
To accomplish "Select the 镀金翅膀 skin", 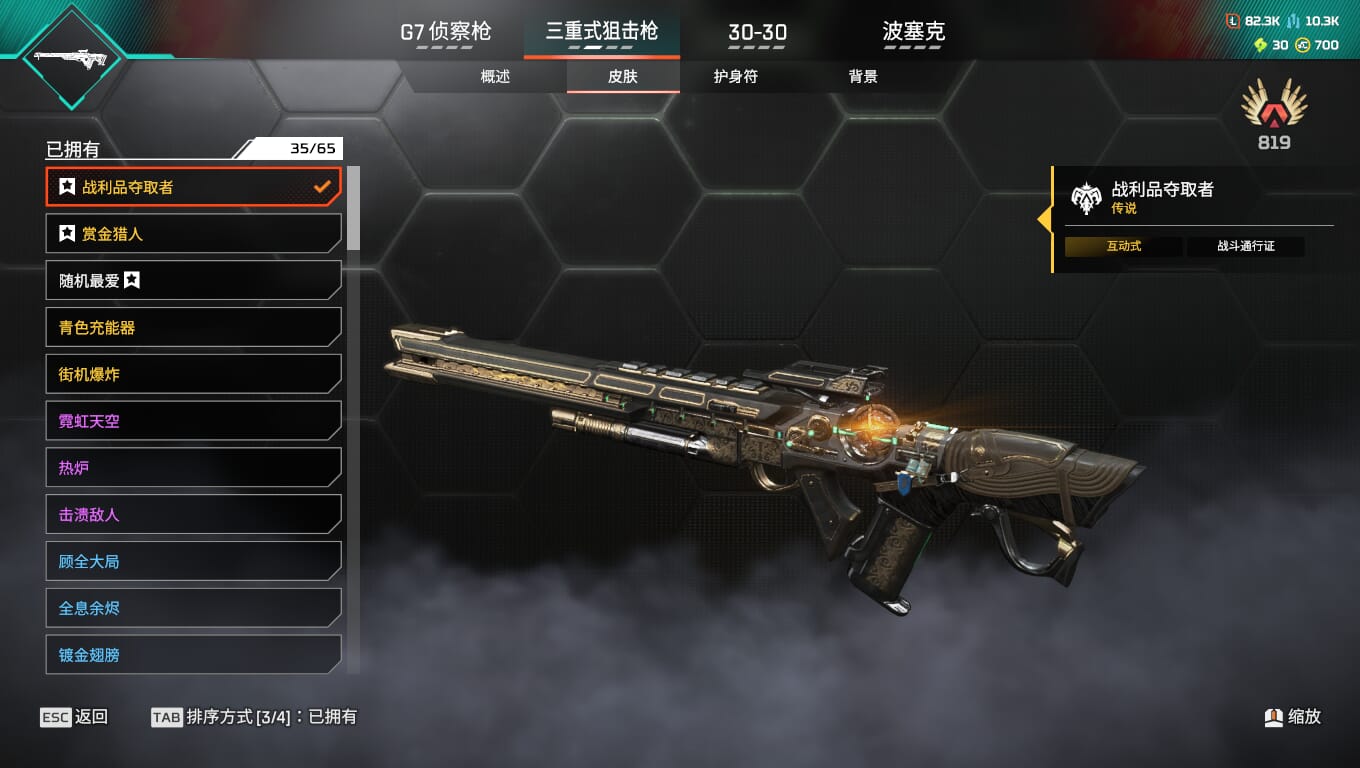I will 193,655.
